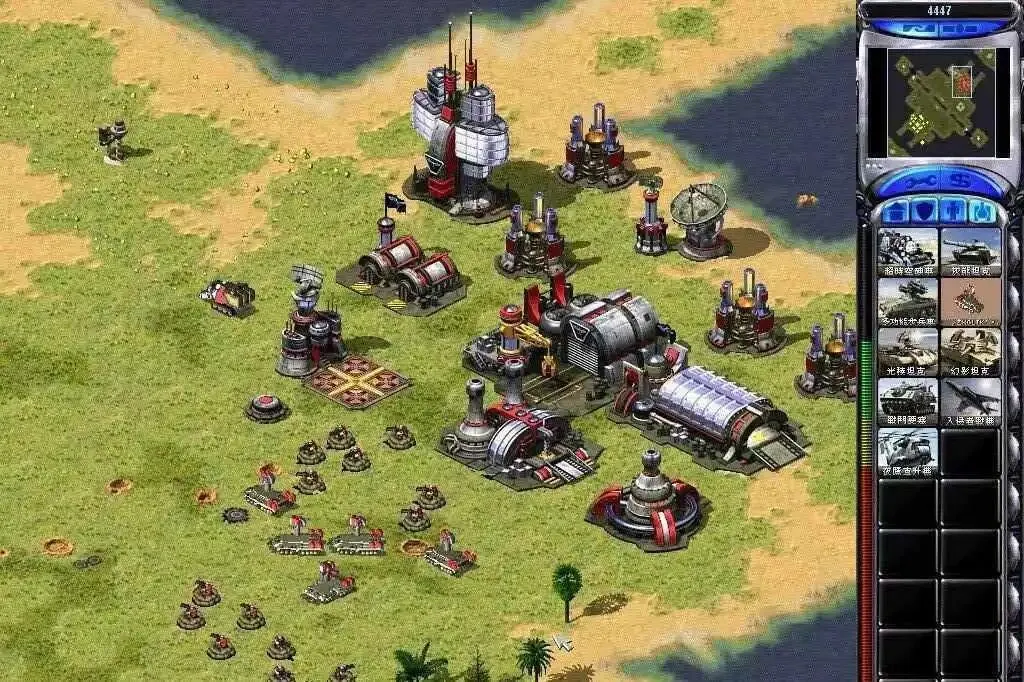Image resolution: width=1024 pixels, height=682 pixels.
Task: Build a Mirage Tank
Action: click(x=970, y=352)
